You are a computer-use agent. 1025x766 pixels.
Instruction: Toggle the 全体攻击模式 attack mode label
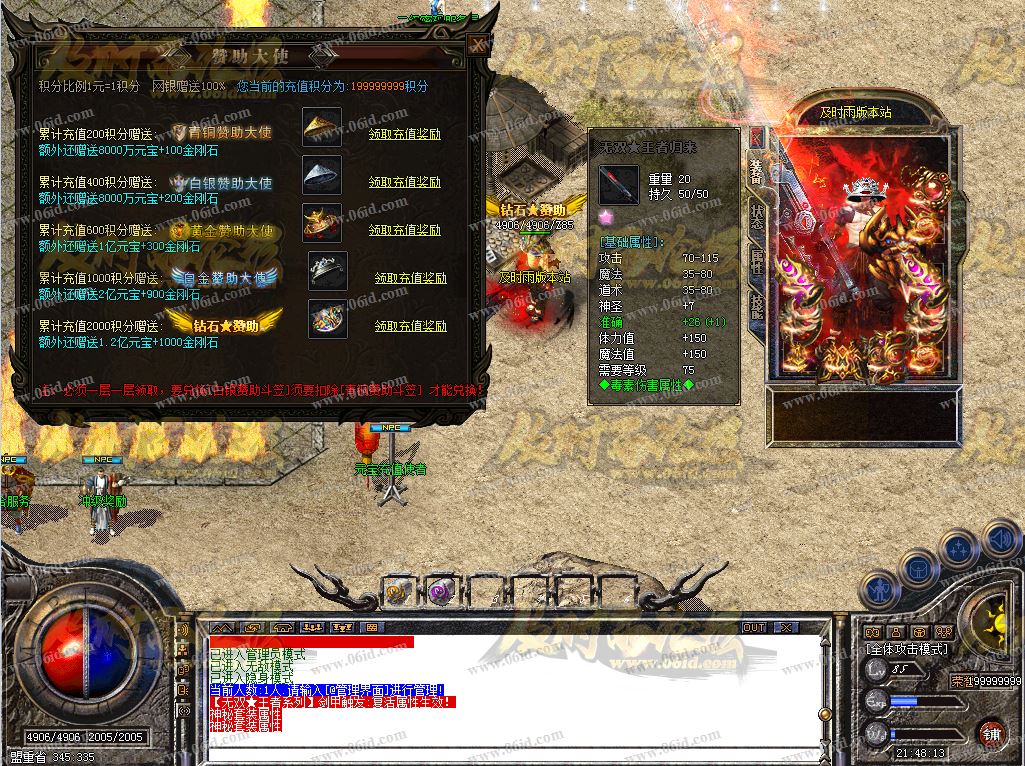[906, 649]
